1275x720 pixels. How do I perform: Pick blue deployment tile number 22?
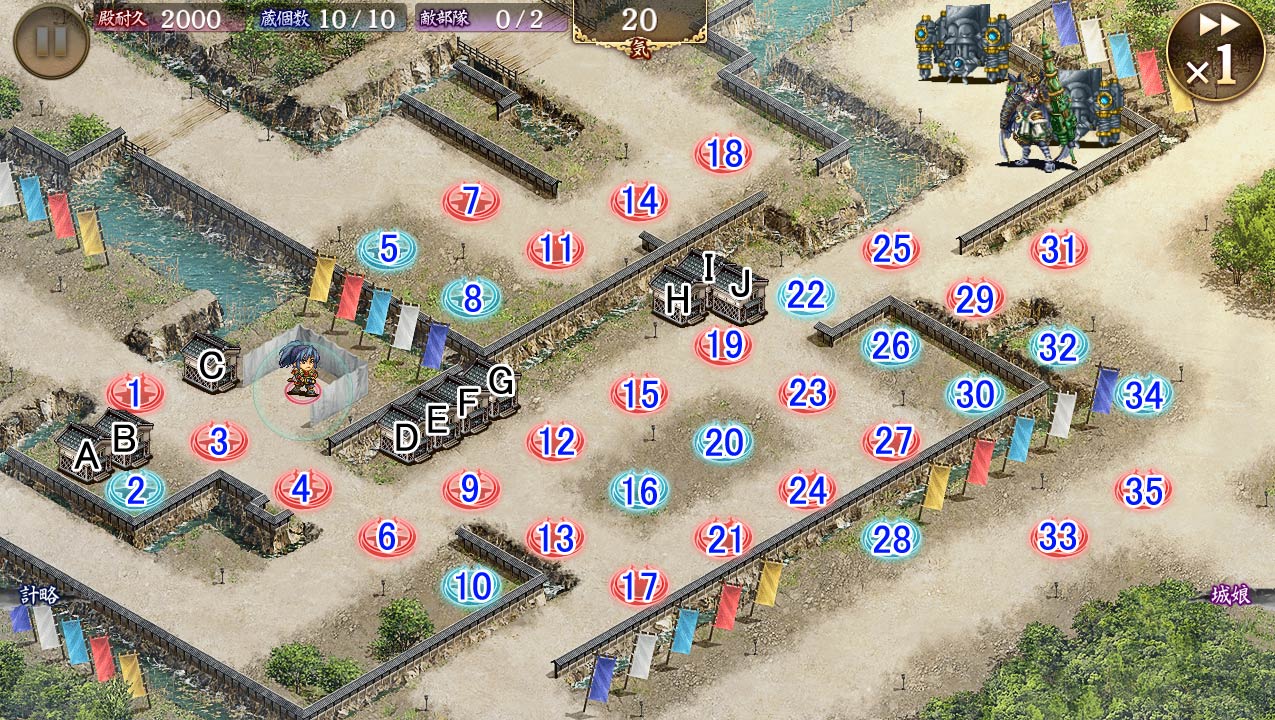point(806,296)
